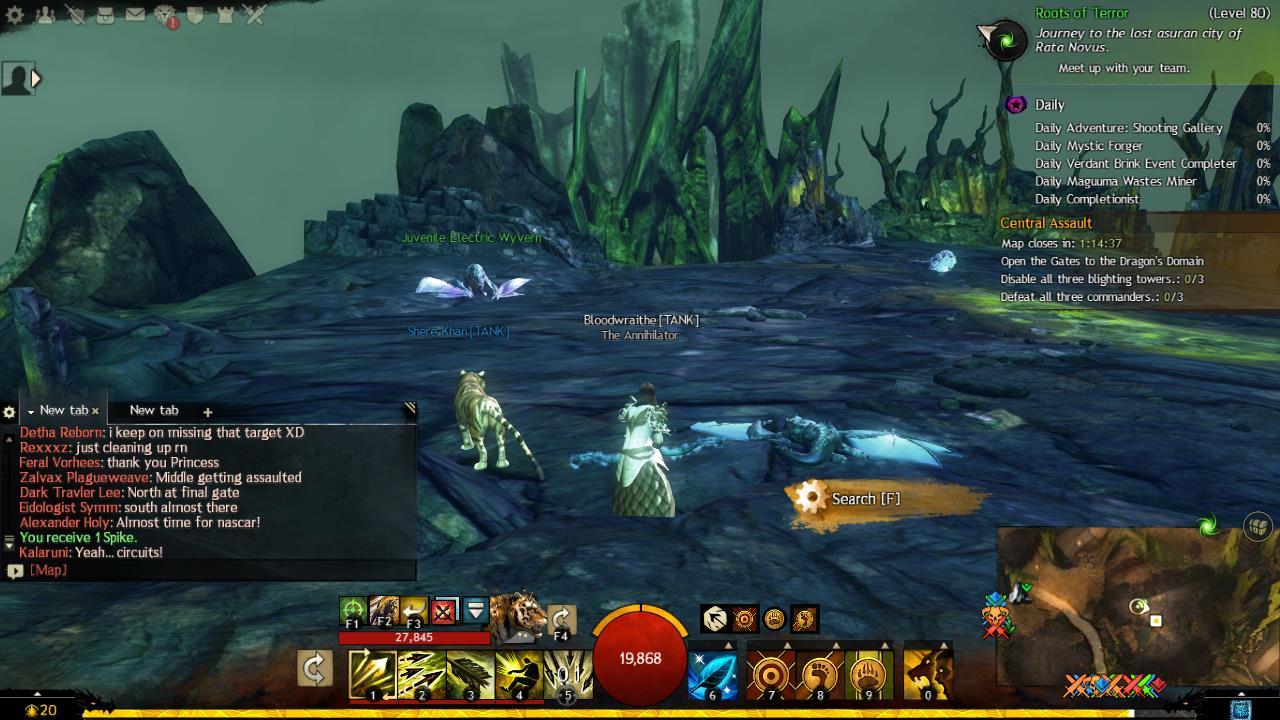Screen dimensions: 1280x720
Task: Open the Daily achievements tracker header
Action: pos(1049,105)
